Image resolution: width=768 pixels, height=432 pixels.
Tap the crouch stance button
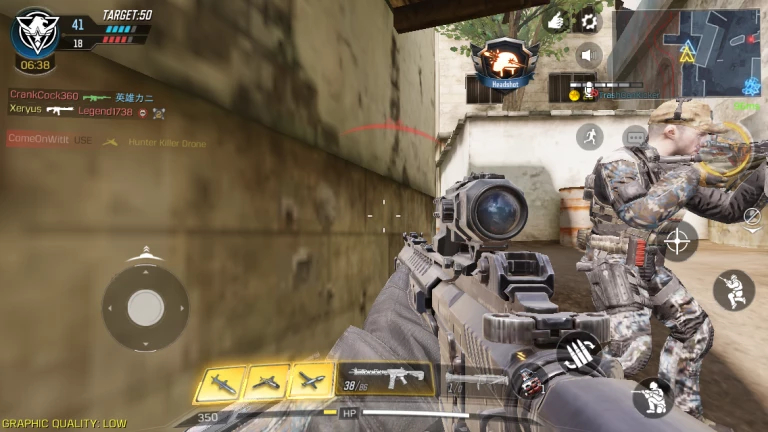(x=733, y=290)
